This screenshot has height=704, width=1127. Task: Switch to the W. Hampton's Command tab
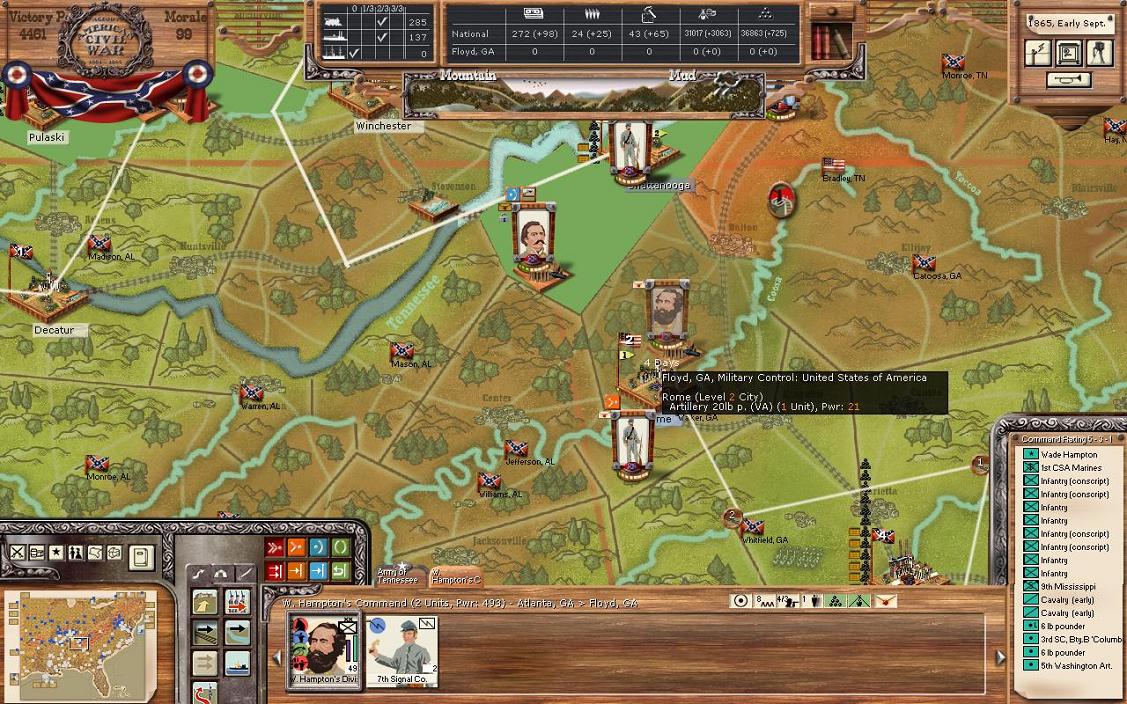click(456, 576)
